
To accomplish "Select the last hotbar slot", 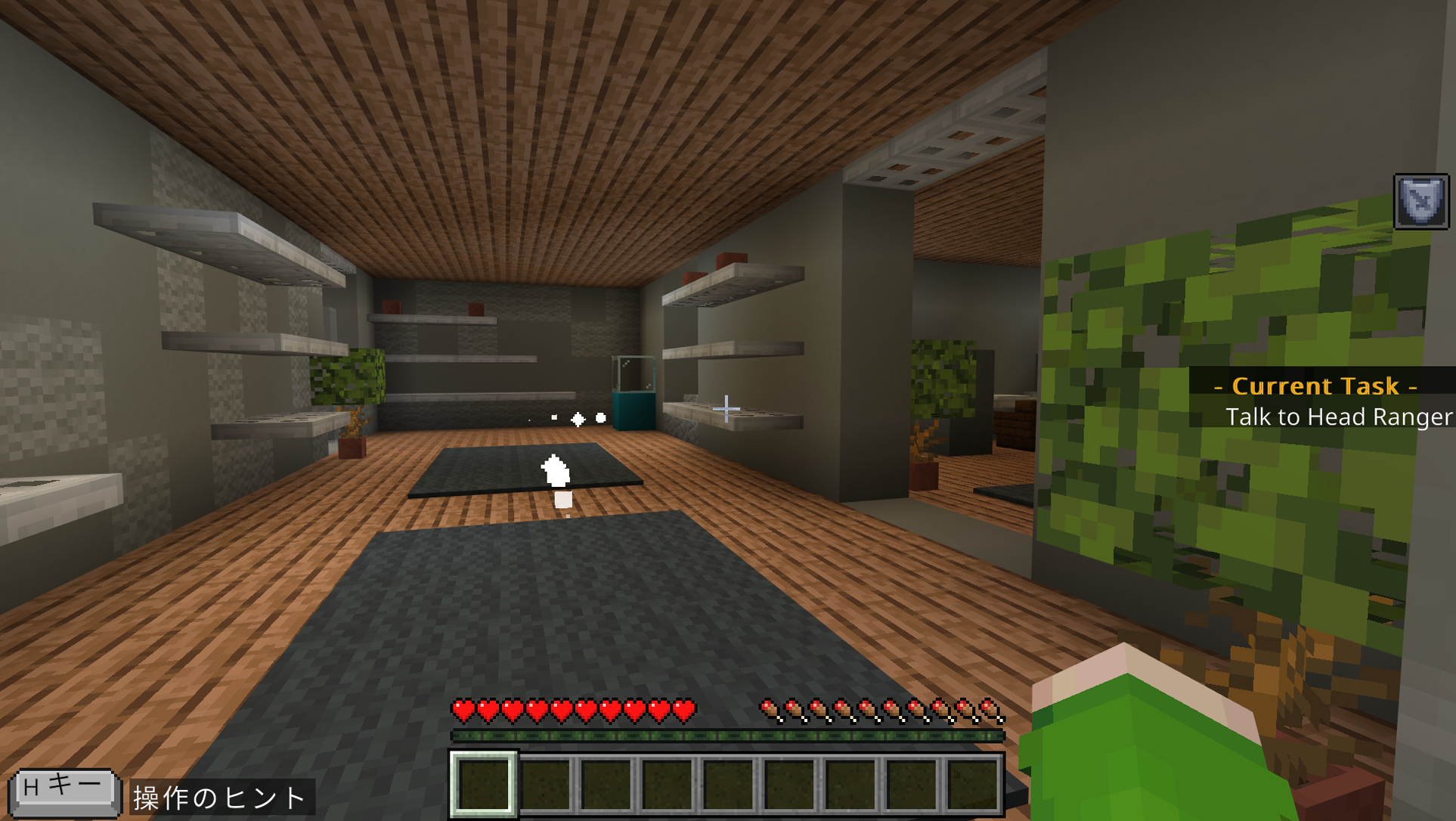I will pos(973,786).
